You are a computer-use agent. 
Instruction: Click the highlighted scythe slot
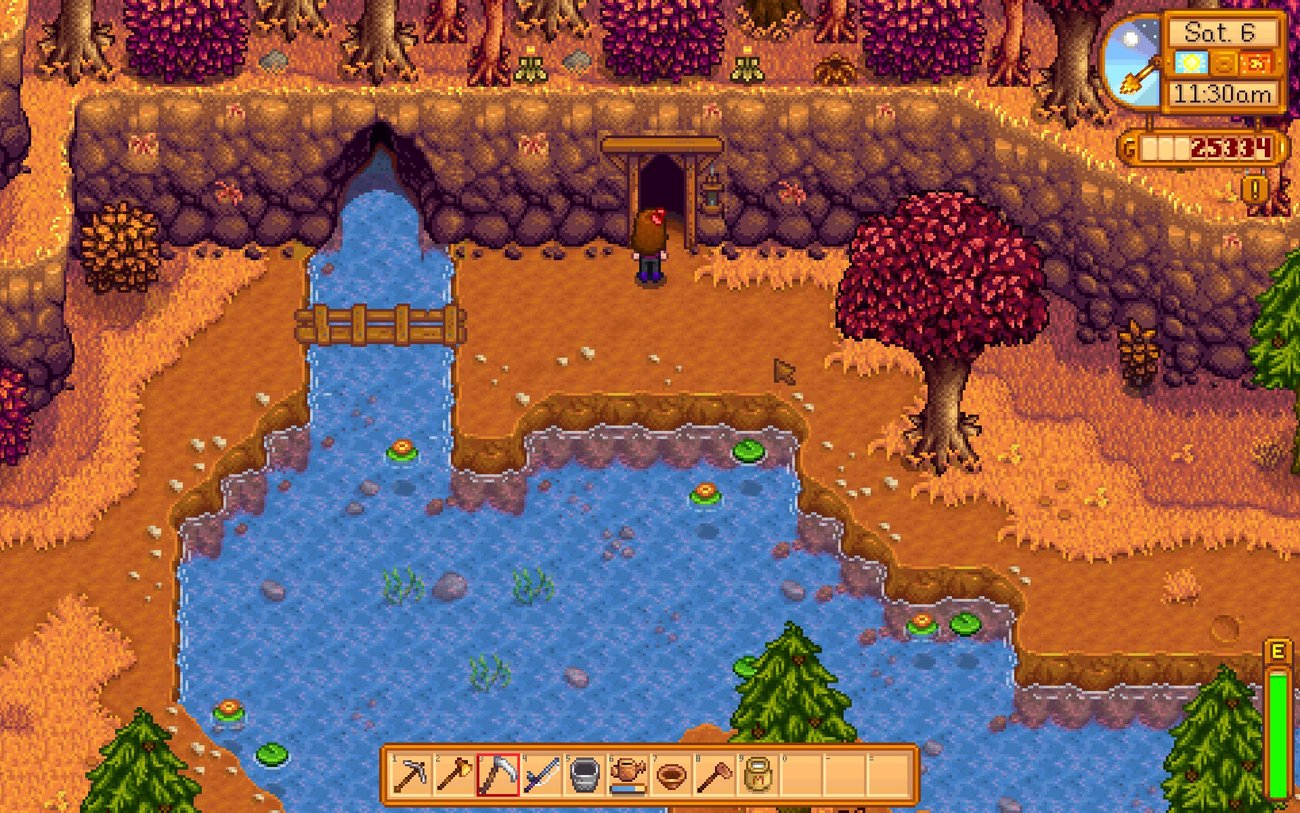coord(498,775)
